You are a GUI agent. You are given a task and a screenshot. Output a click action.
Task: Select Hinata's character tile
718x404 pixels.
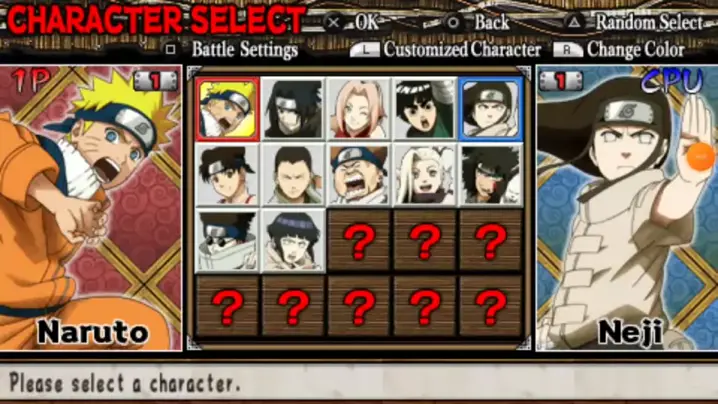294,240
